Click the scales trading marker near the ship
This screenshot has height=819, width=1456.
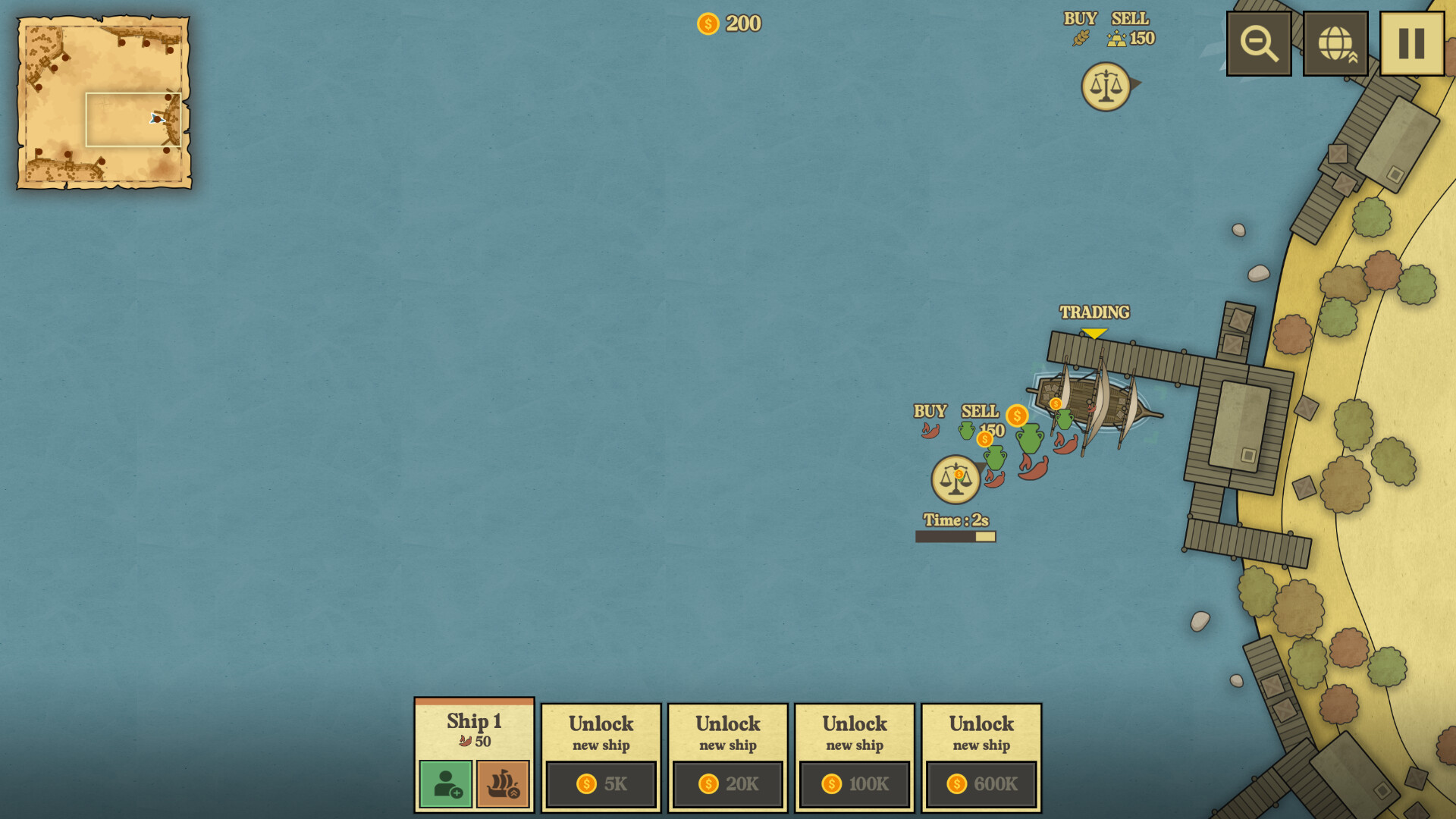[x=955, y=478]
